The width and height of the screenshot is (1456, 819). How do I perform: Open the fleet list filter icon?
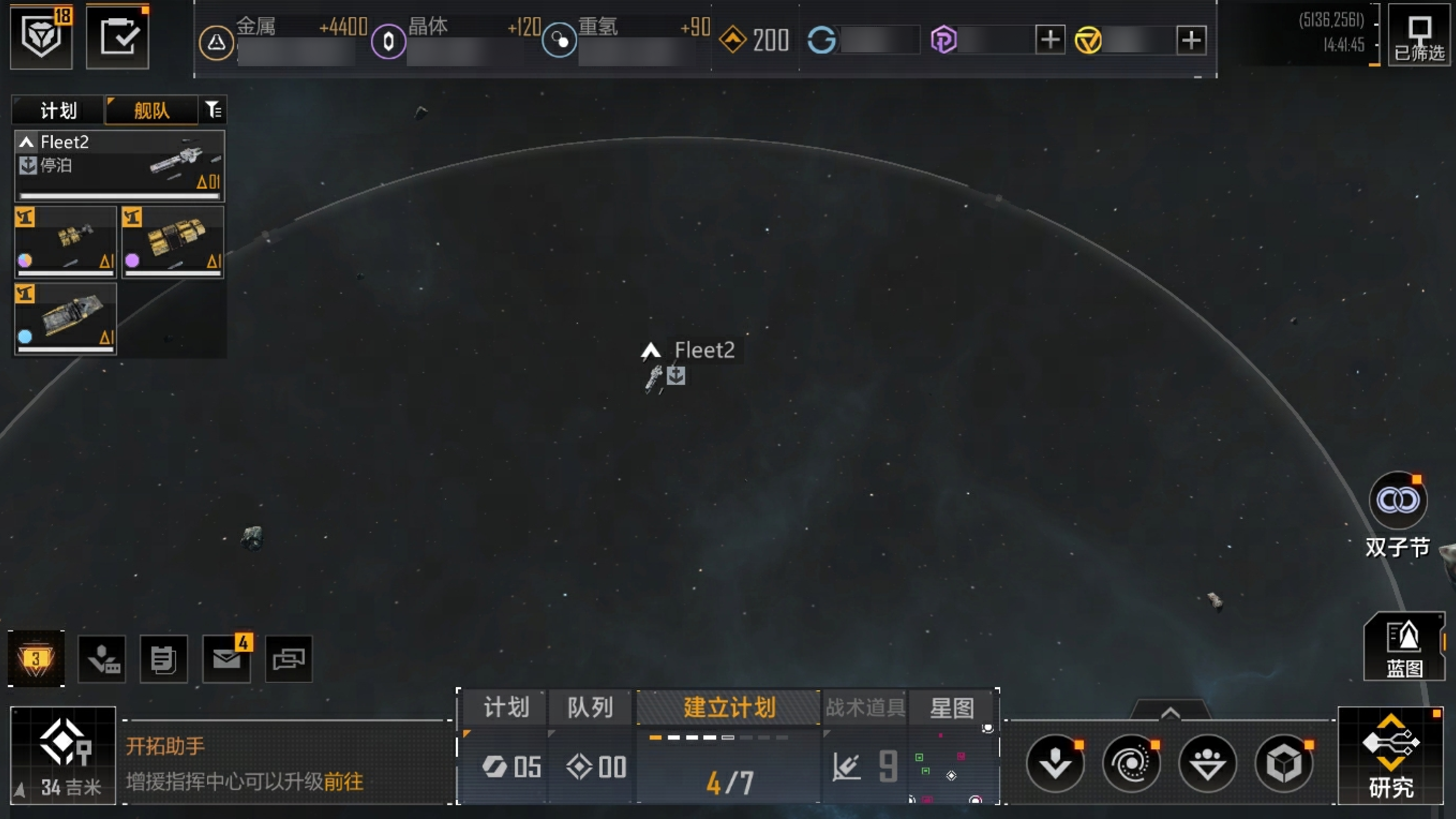tap(213, 109)
